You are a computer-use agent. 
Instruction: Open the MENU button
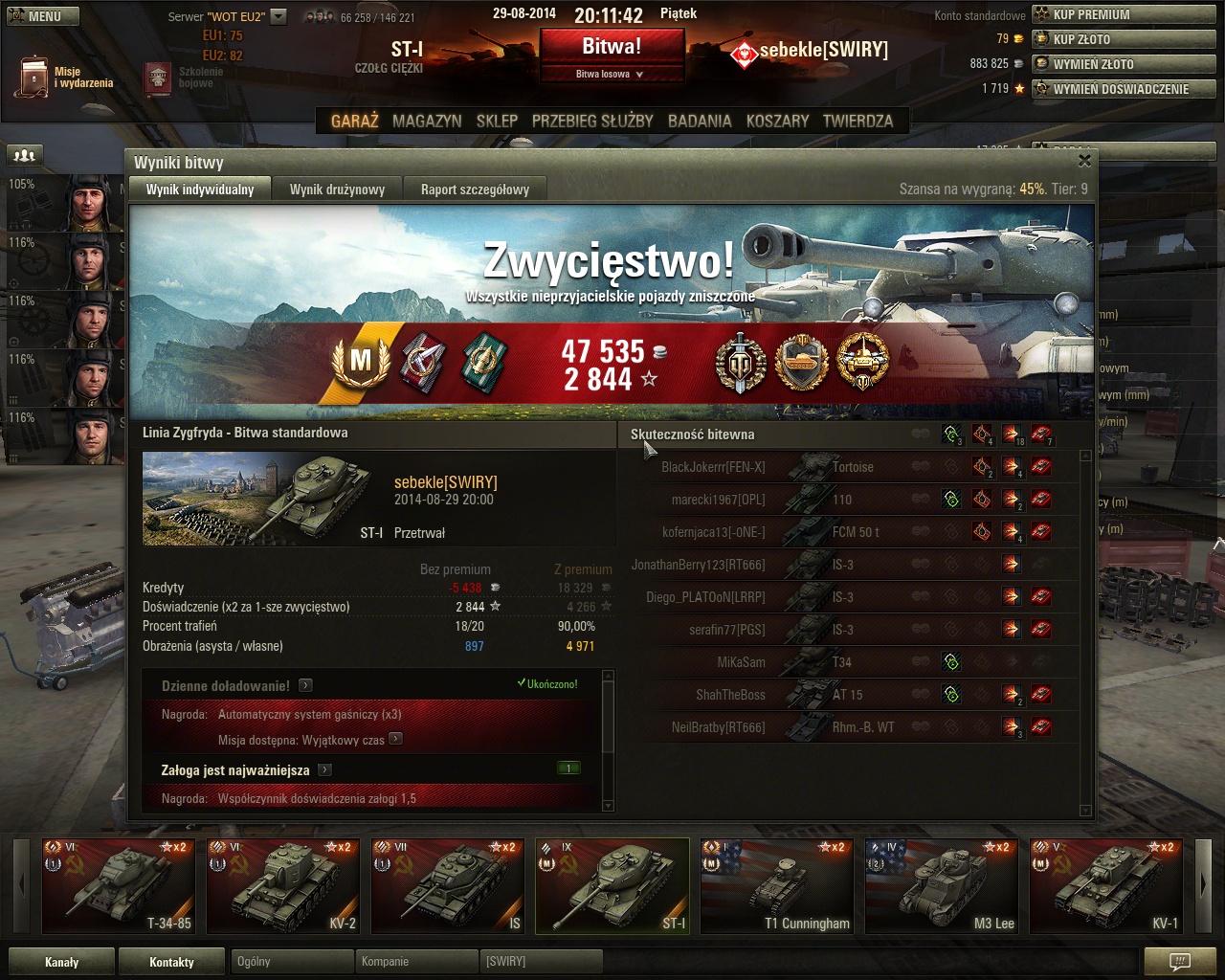point(43,16)
